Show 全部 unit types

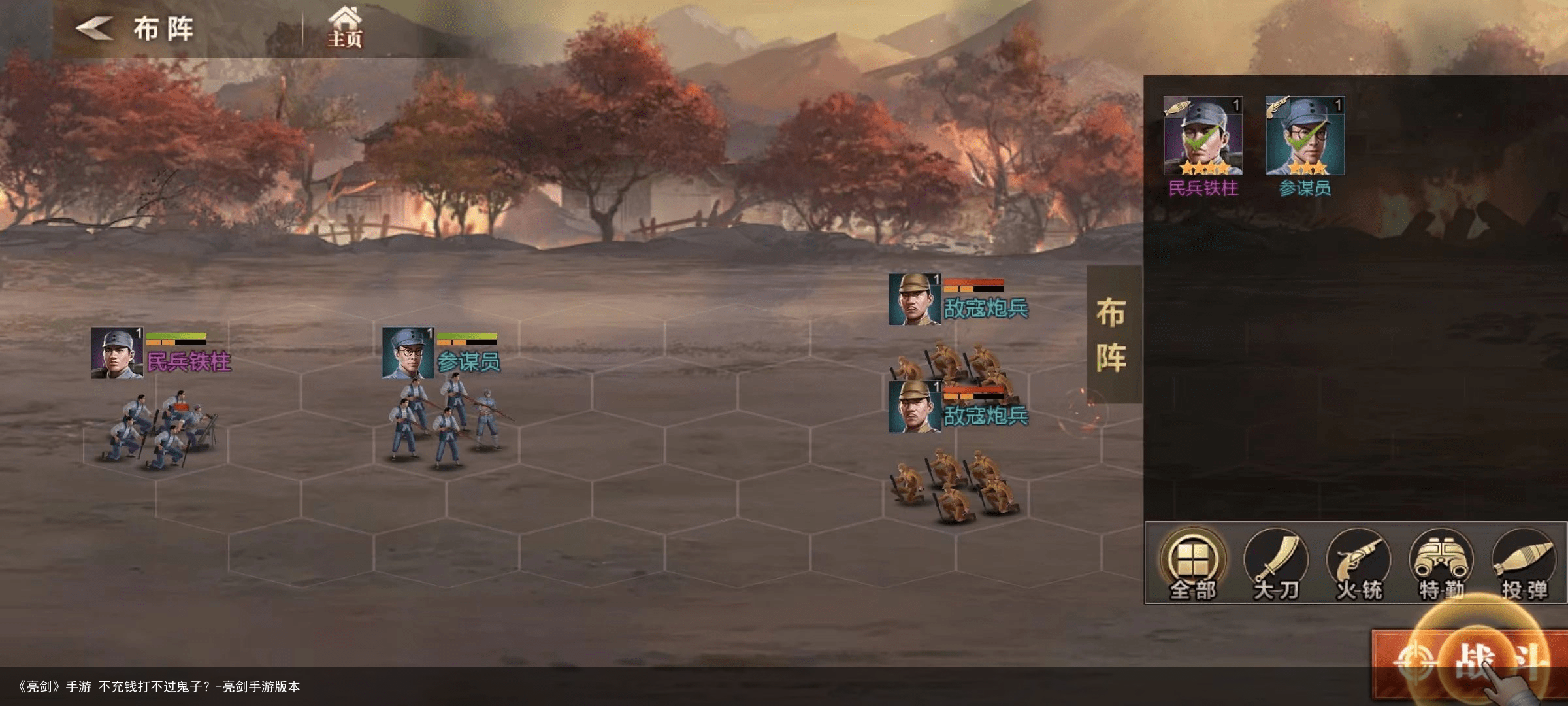point(1193,563)
